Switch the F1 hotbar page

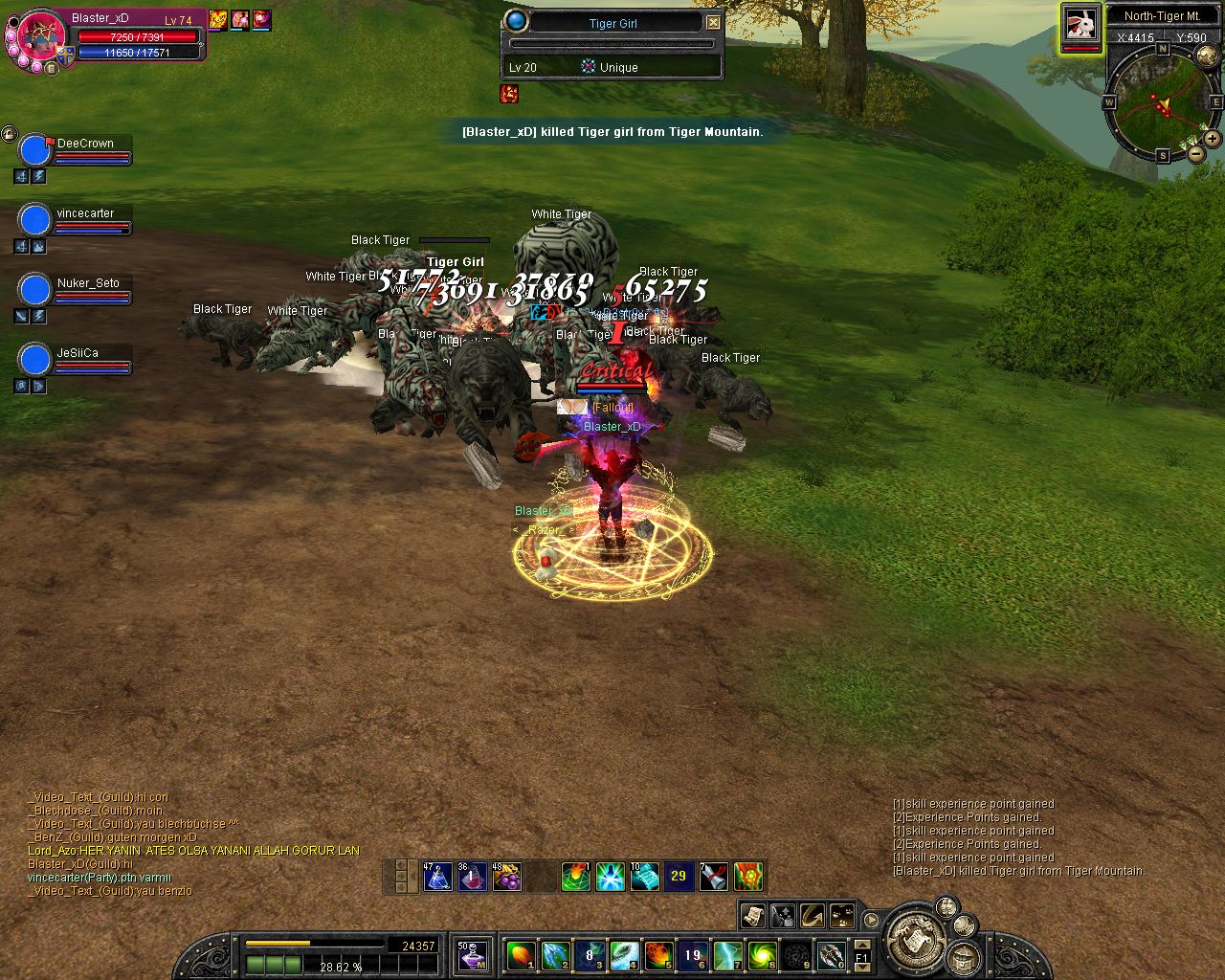[x=861, y=955]
